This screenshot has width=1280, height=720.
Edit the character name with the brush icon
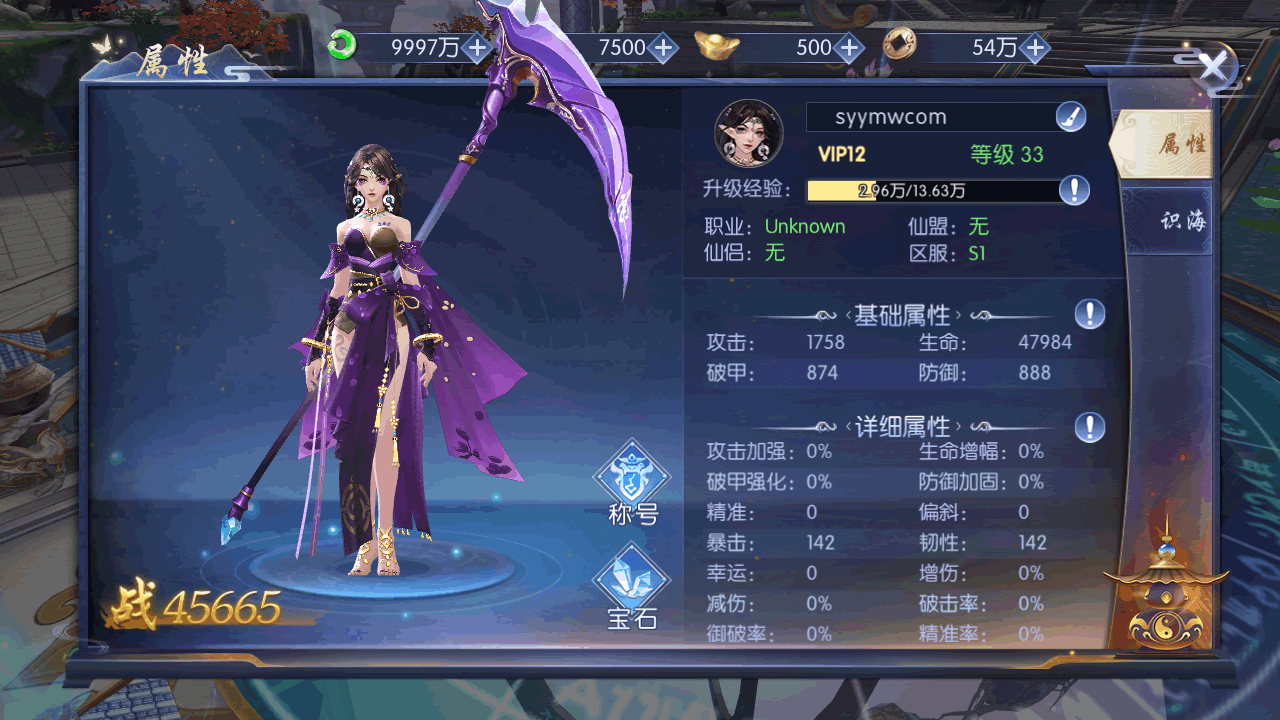tap(1071, 117)
